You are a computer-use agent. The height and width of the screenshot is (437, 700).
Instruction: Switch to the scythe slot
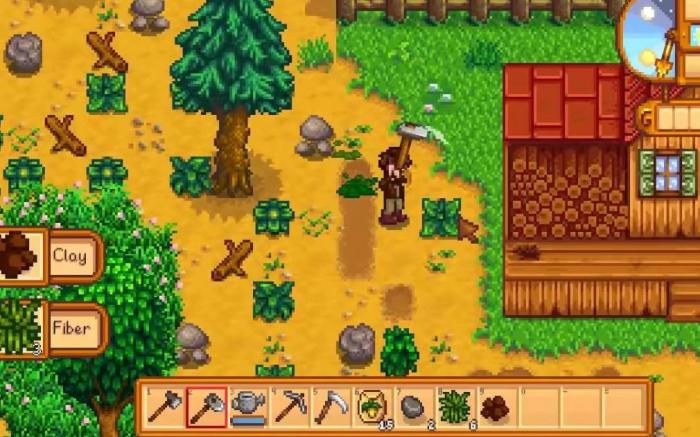click(331, 407)
